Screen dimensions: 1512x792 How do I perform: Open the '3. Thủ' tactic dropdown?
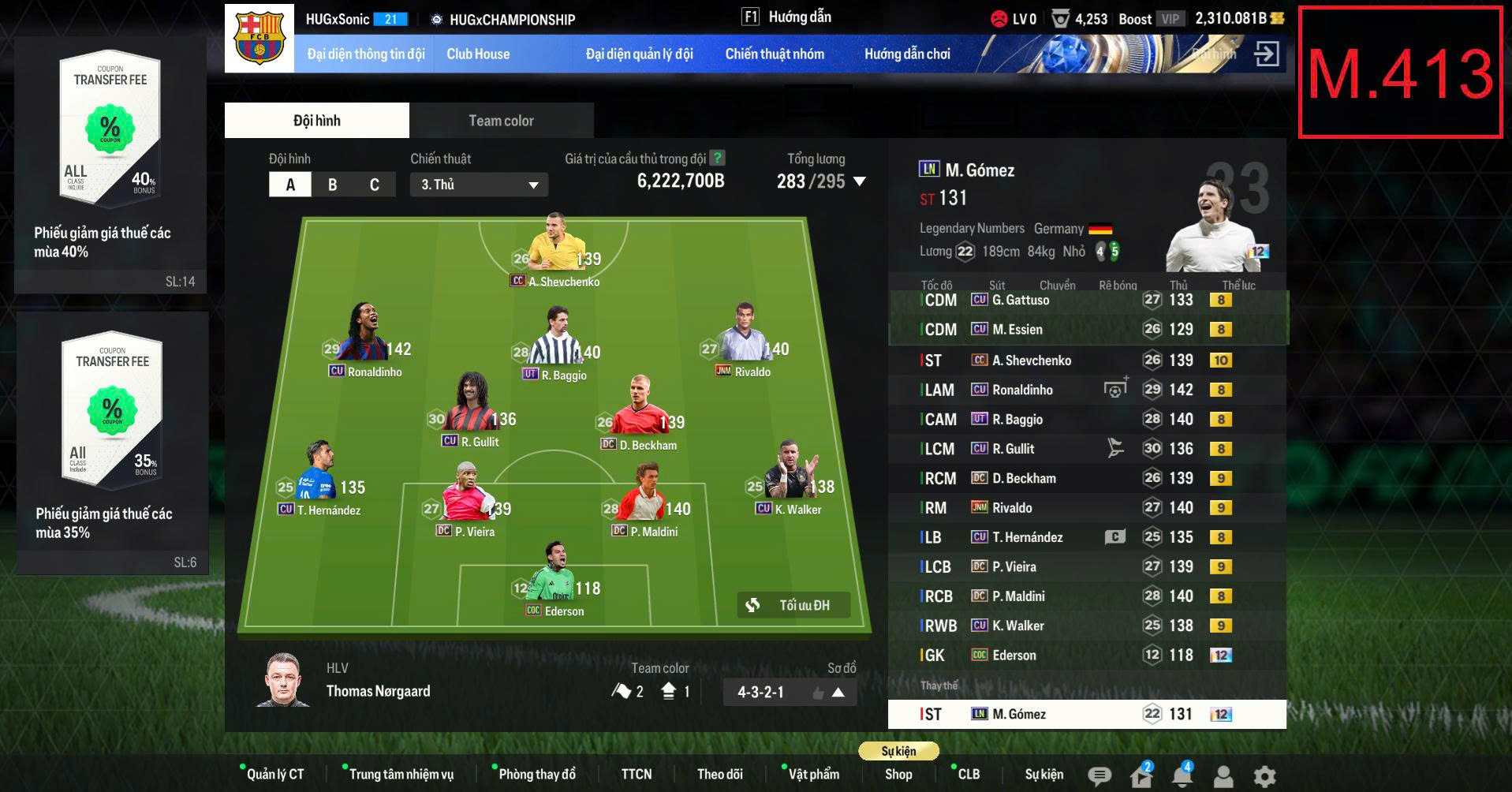[477, 184]
